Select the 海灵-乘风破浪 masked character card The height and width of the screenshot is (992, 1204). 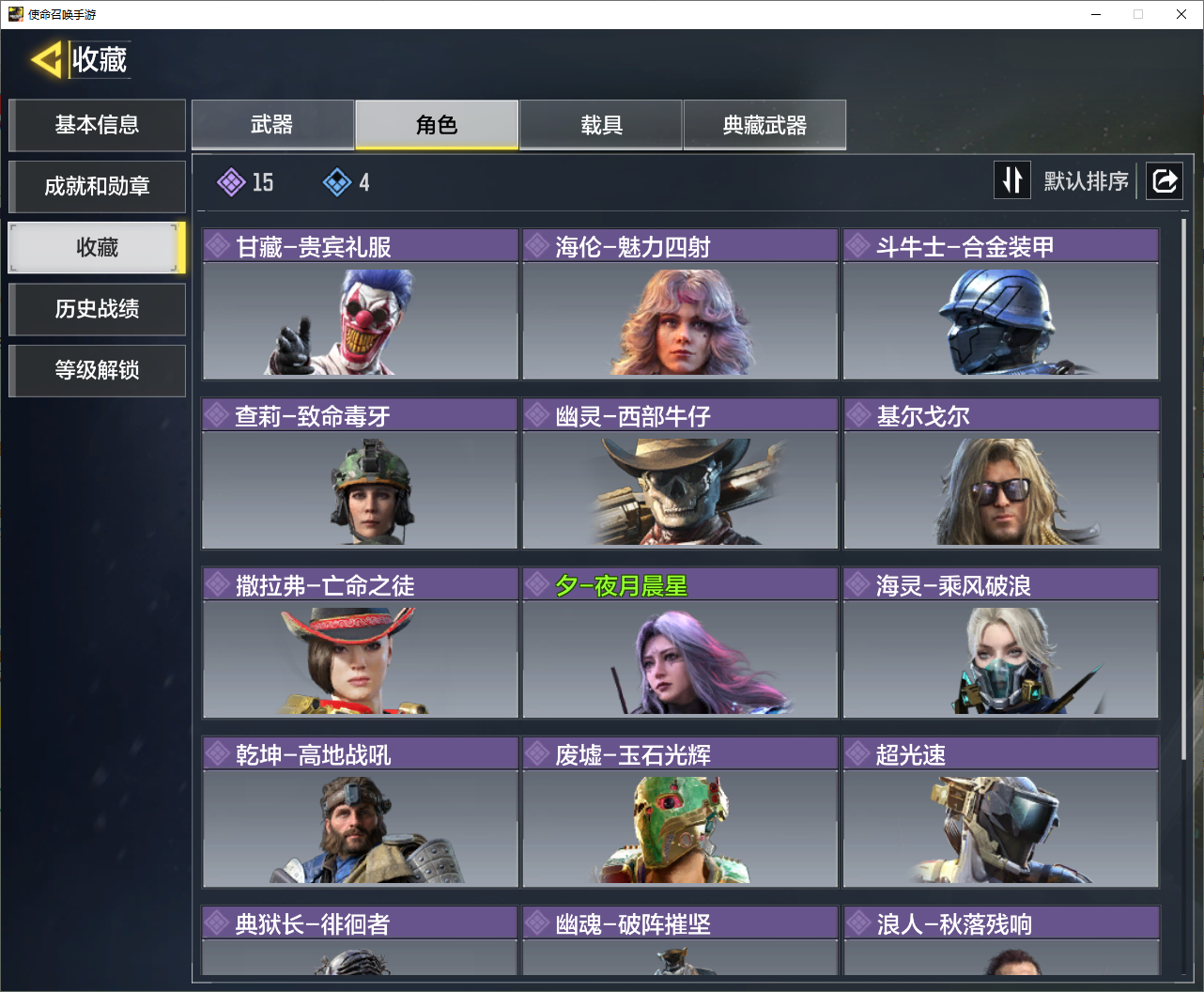tap(1001, 643)
